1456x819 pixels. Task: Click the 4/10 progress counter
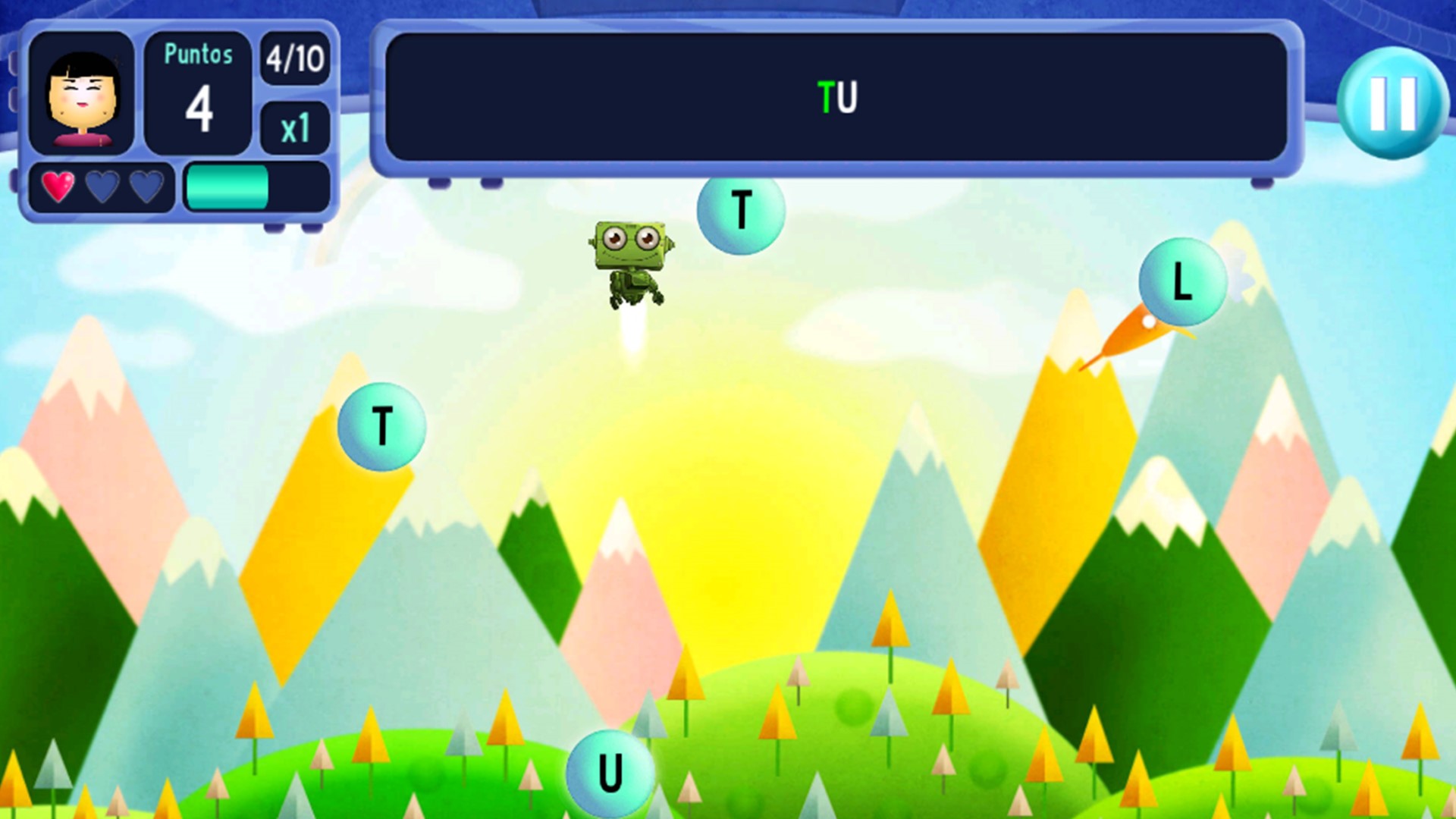pyautogui.click(x=295, y=59)
